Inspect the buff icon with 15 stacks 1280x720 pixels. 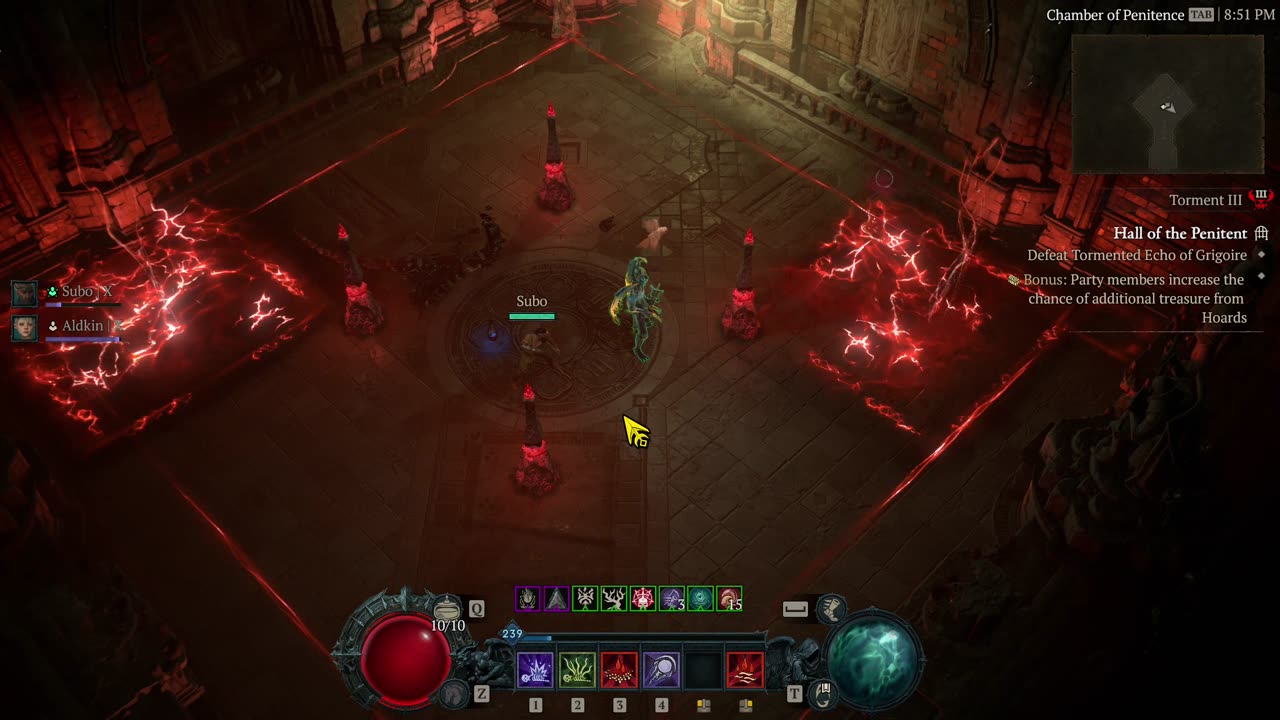click(730, 599)
